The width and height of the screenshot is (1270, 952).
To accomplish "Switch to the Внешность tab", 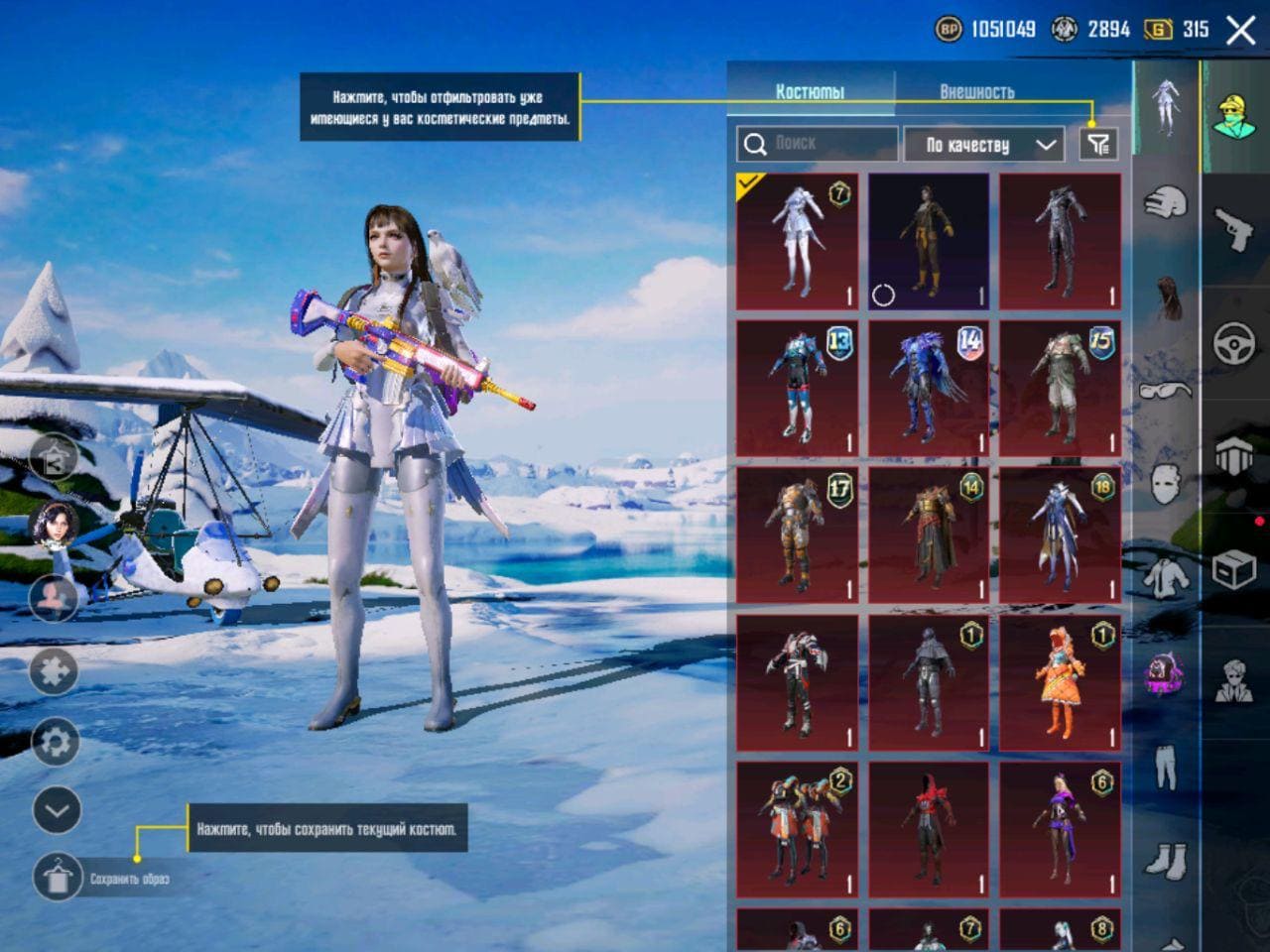I will click(x=976, y=92).
